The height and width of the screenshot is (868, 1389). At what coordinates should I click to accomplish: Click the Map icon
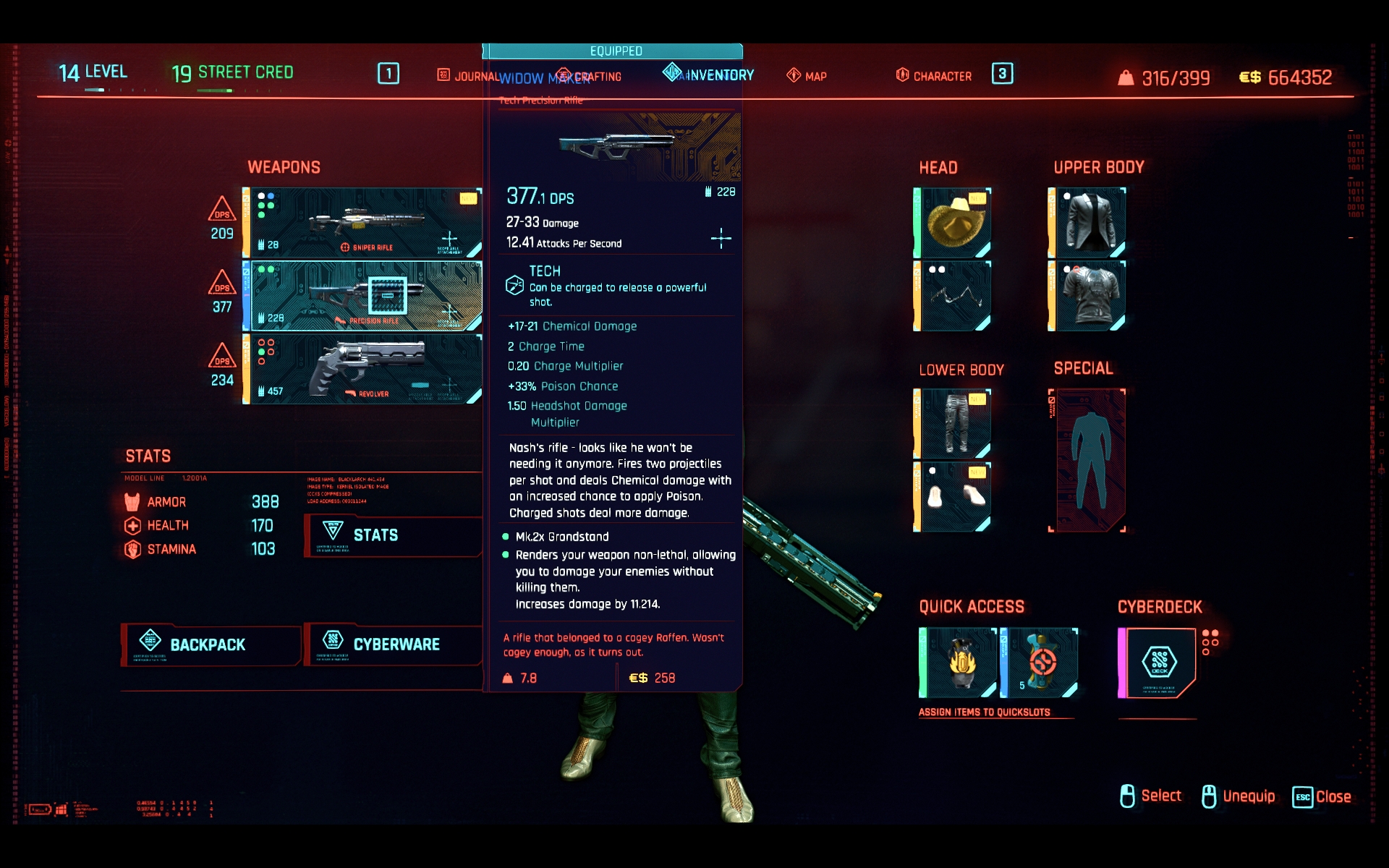coord(794,75)
